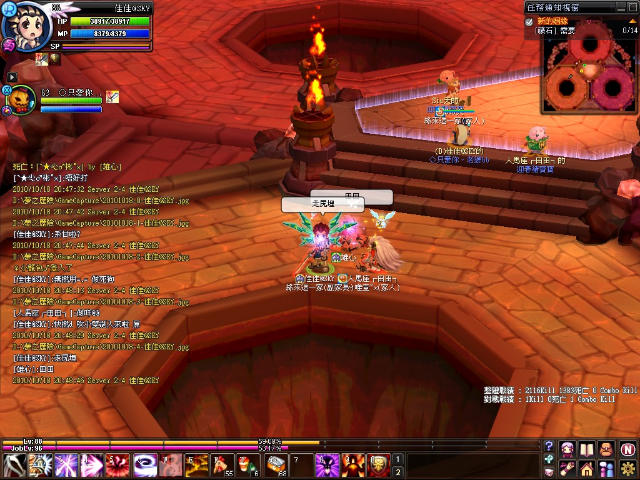
Task: Open the open-book journal icon
Action: 587,447
